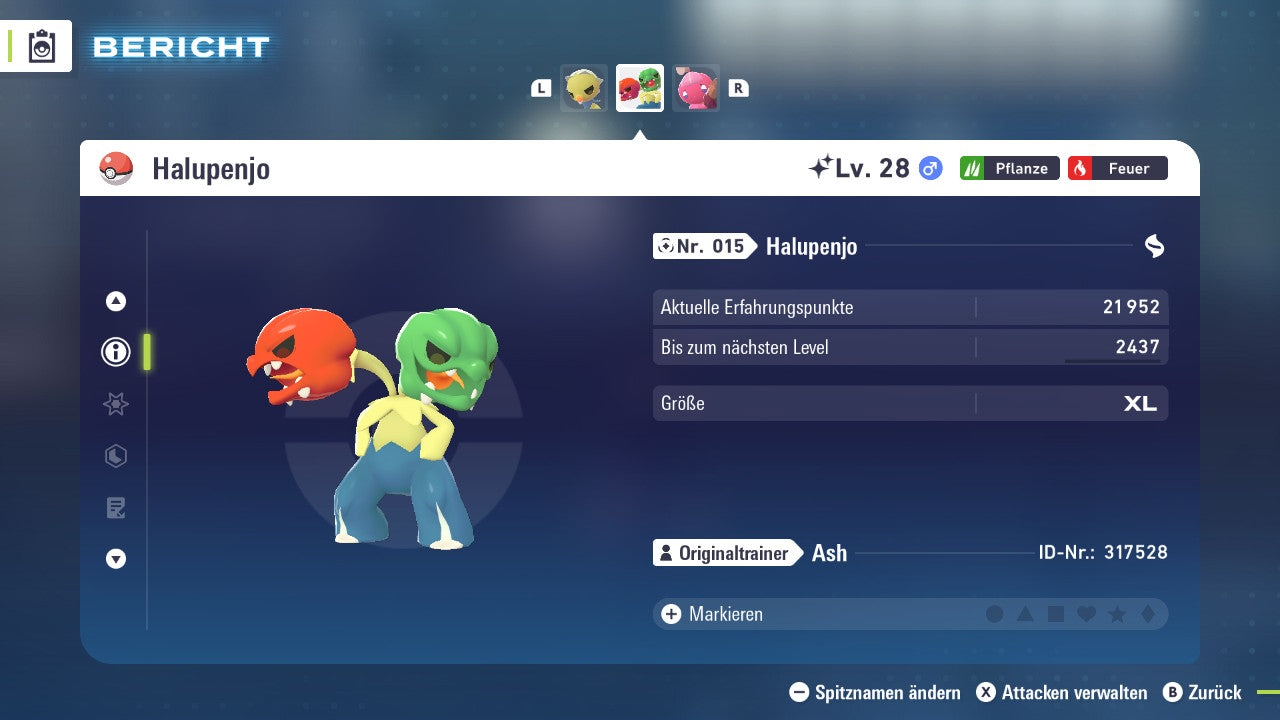Screen dimensions: 1280x720
Task: Select the star-shaped stats icon in sidebar
Action: coord(115,404)
